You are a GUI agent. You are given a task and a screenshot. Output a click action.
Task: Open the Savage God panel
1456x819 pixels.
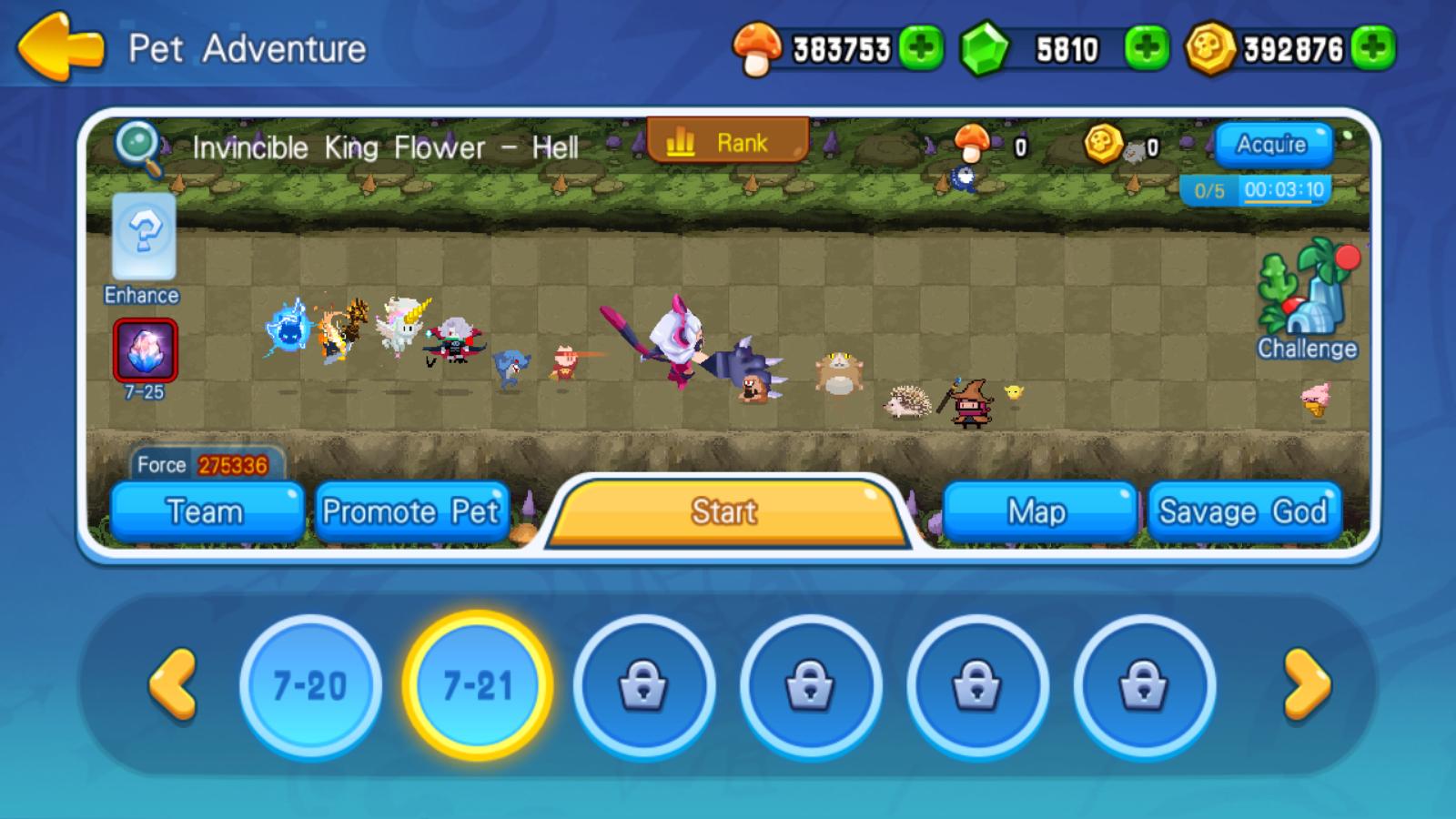1244,511
